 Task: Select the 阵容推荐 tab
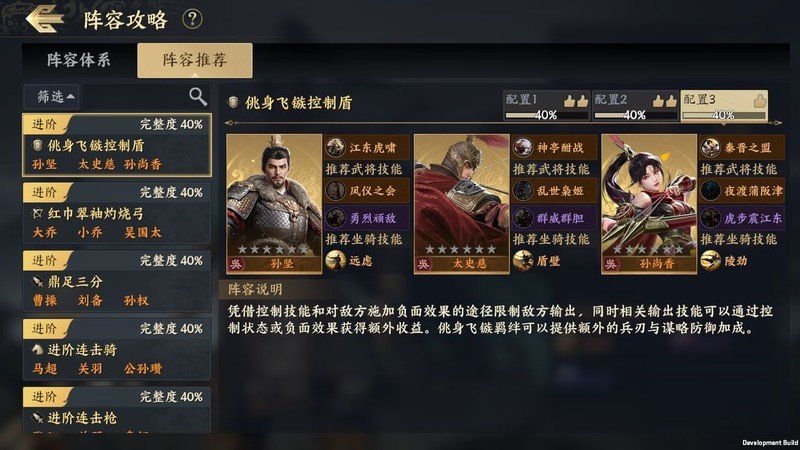point(195,60)
